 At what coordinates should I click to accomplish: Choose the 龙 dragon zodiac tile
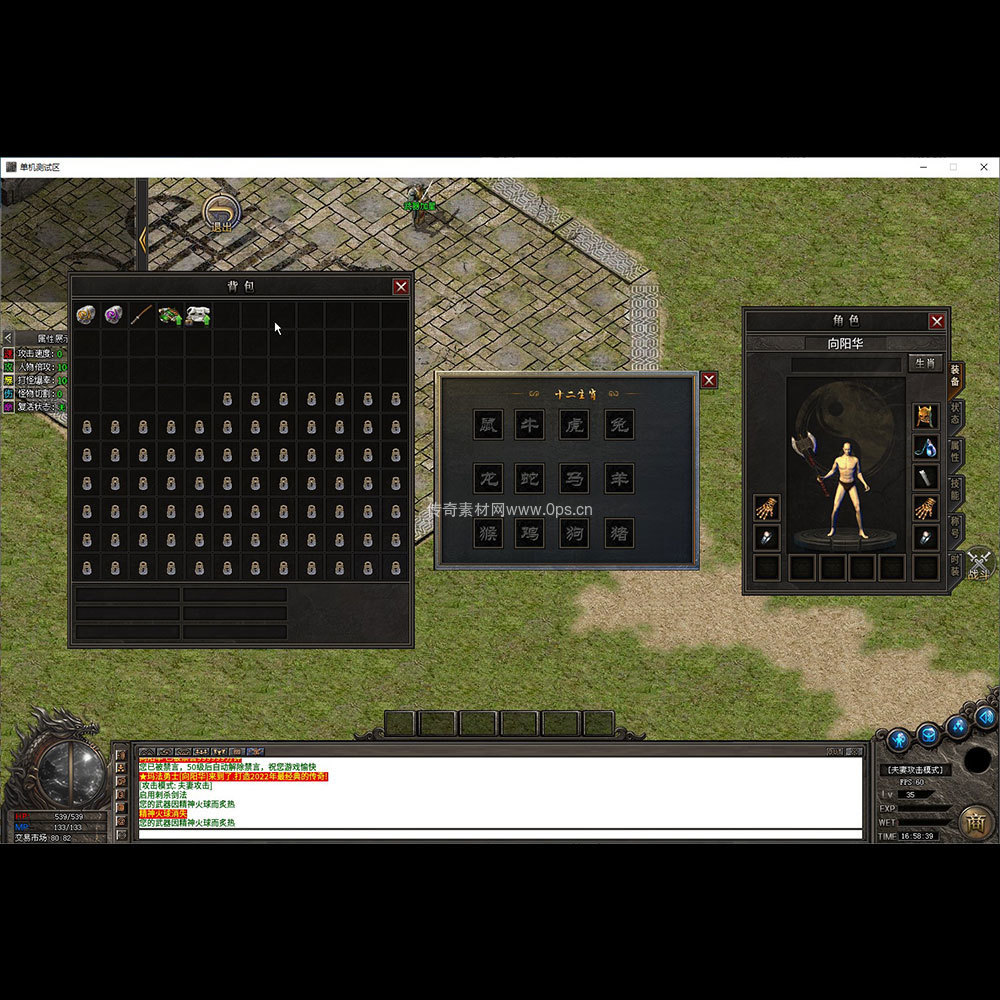tap(488, 478)
